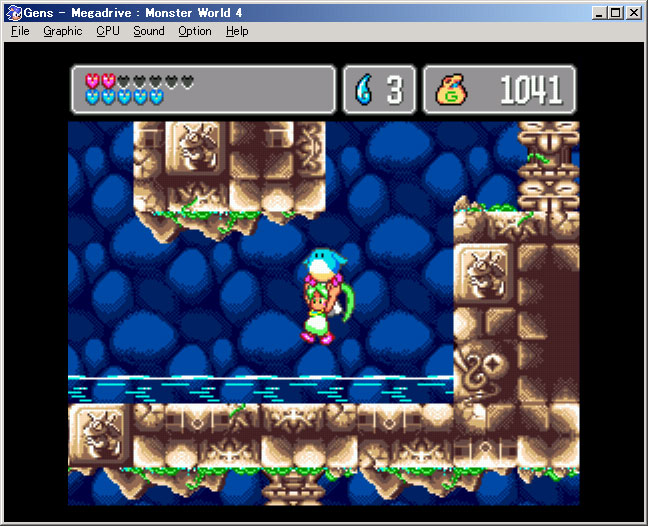Open the File menu

coord(20,31)
